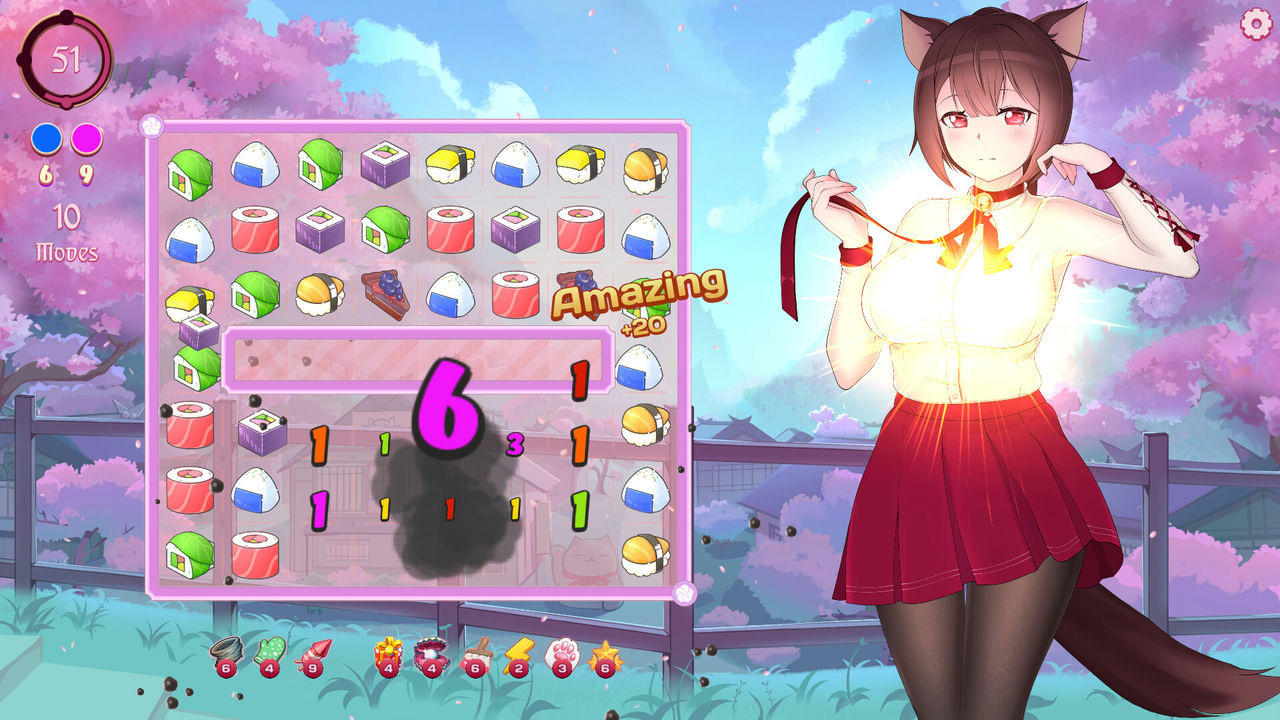Click the sakura flower at board's top-left corner
1280x720 pixels.
point(150,125)
